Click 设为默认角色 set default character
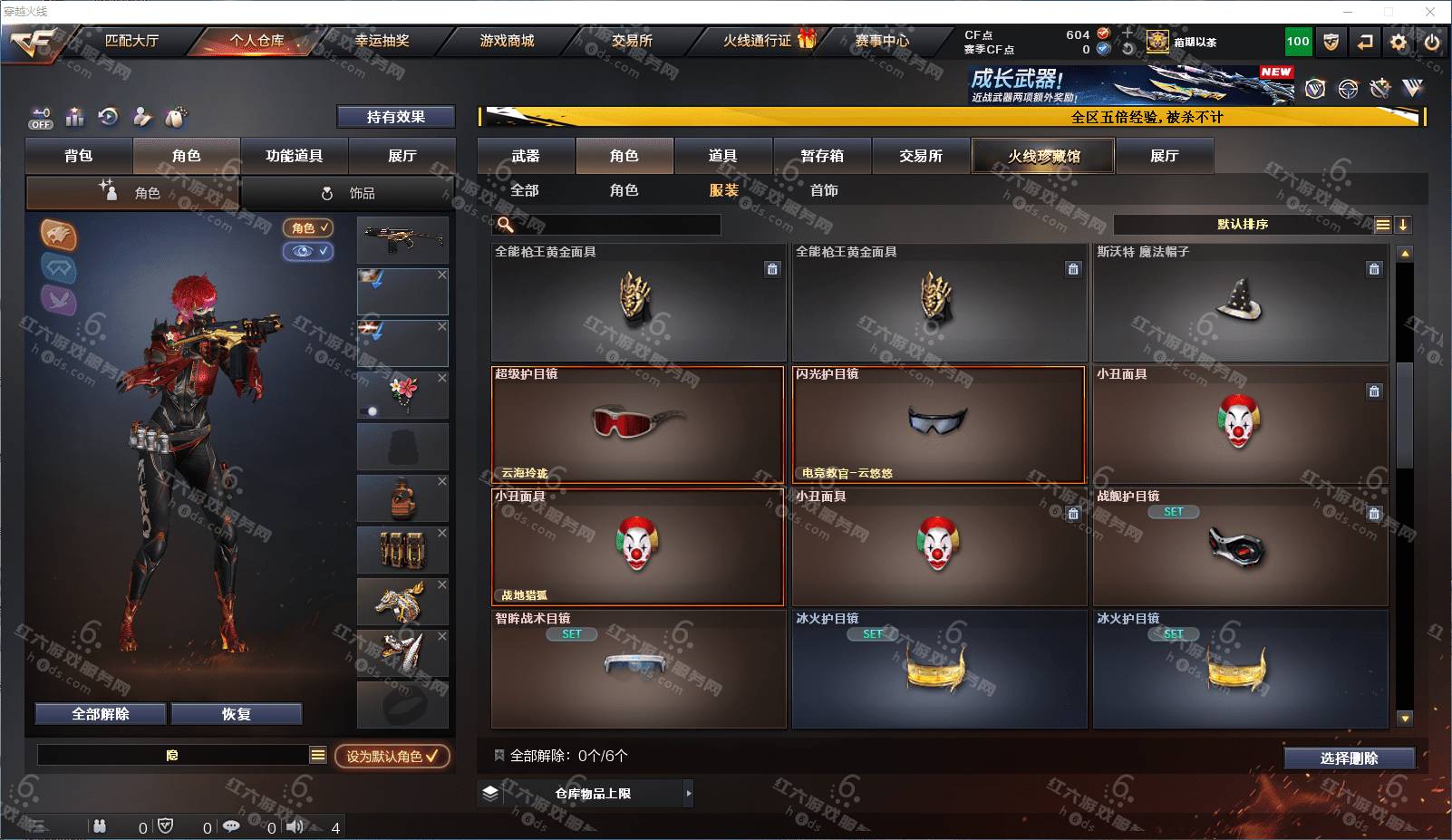The image size is (1452, 840). click(x=392, y=756)
